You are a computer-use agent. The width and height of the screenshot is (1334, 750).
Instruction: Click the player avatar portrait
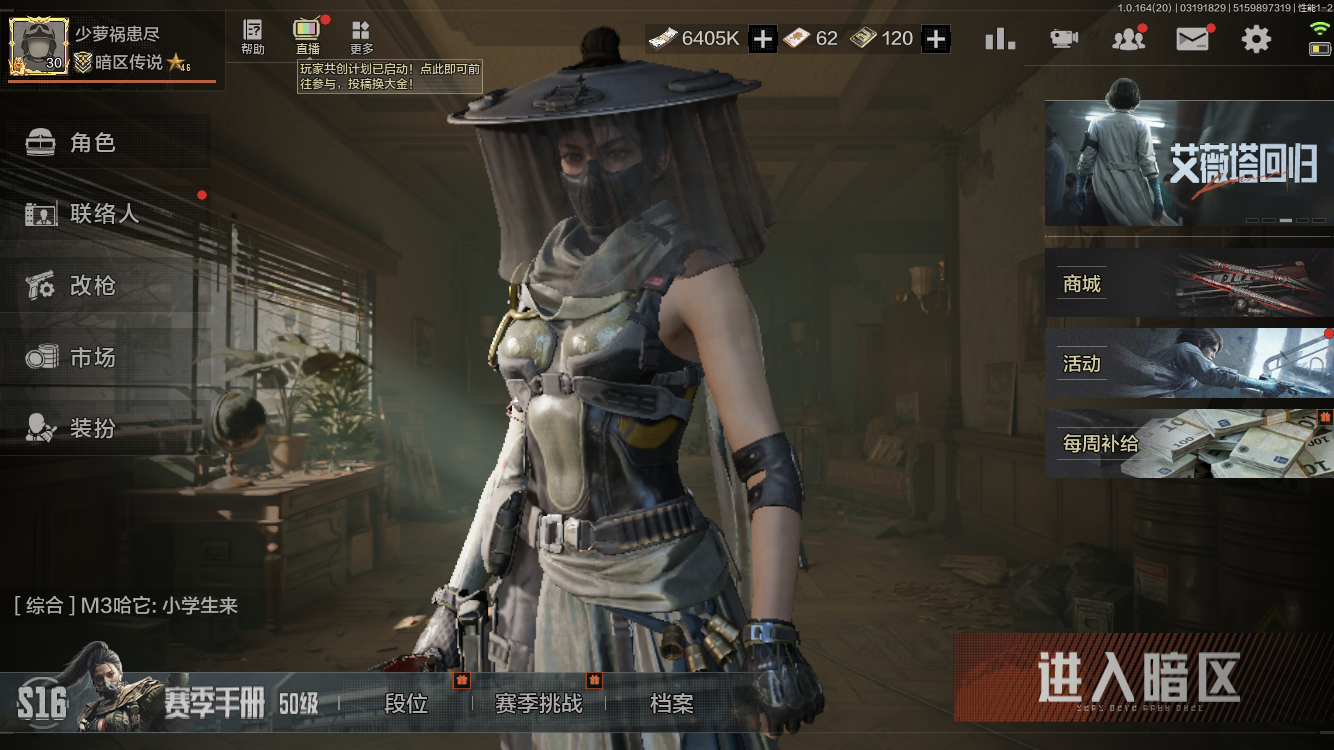[x=39, y=46]
